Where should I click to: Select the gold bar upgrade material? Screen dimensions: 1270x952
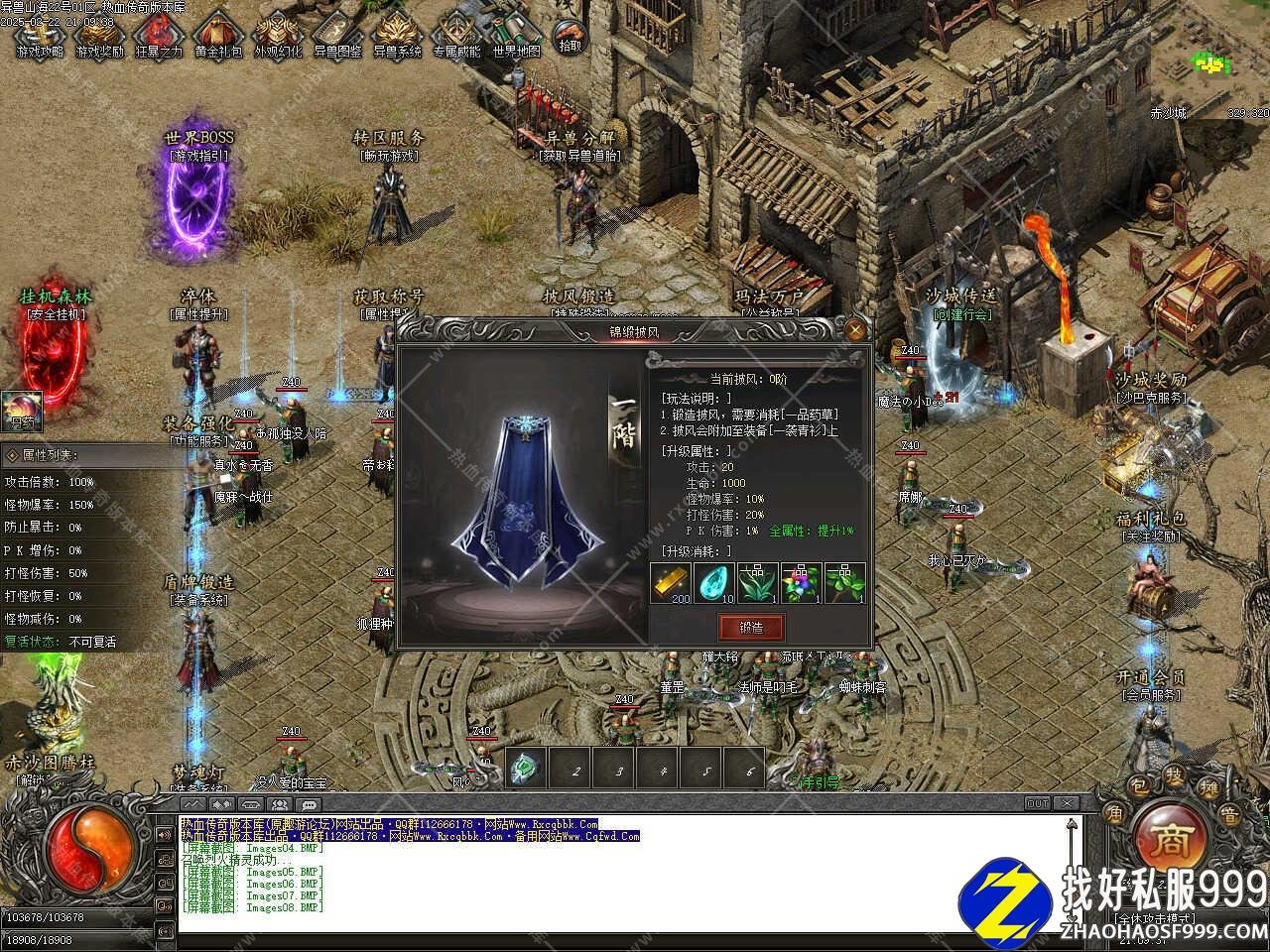(x=670, y=583)
